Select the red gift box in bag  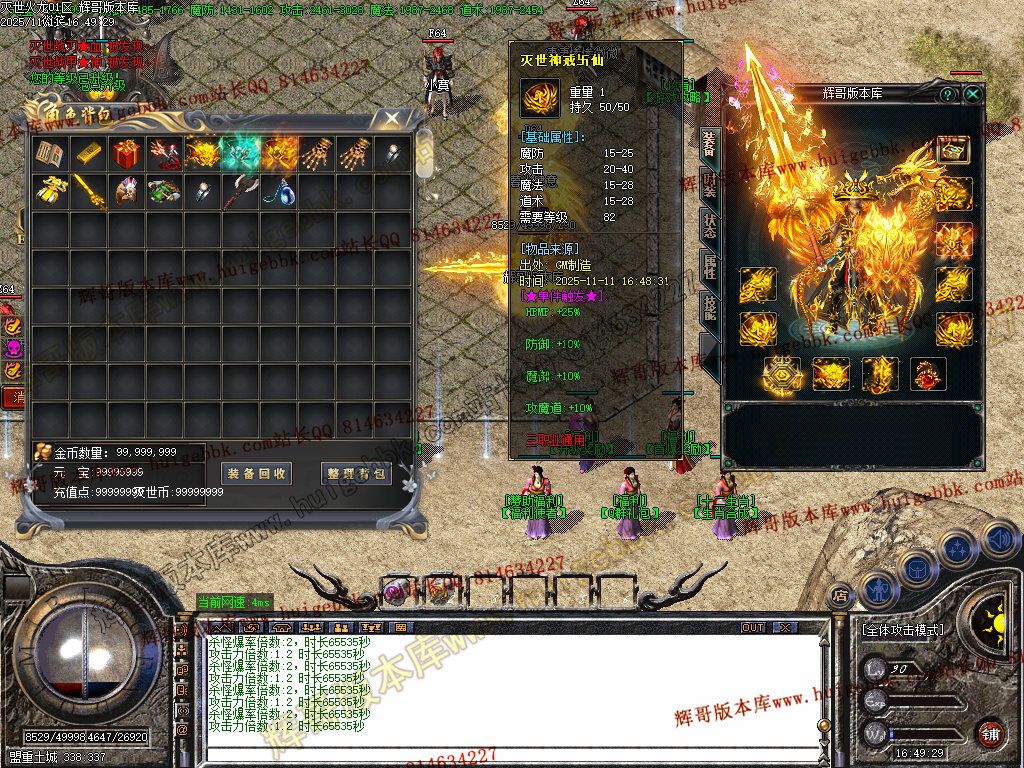126,154
